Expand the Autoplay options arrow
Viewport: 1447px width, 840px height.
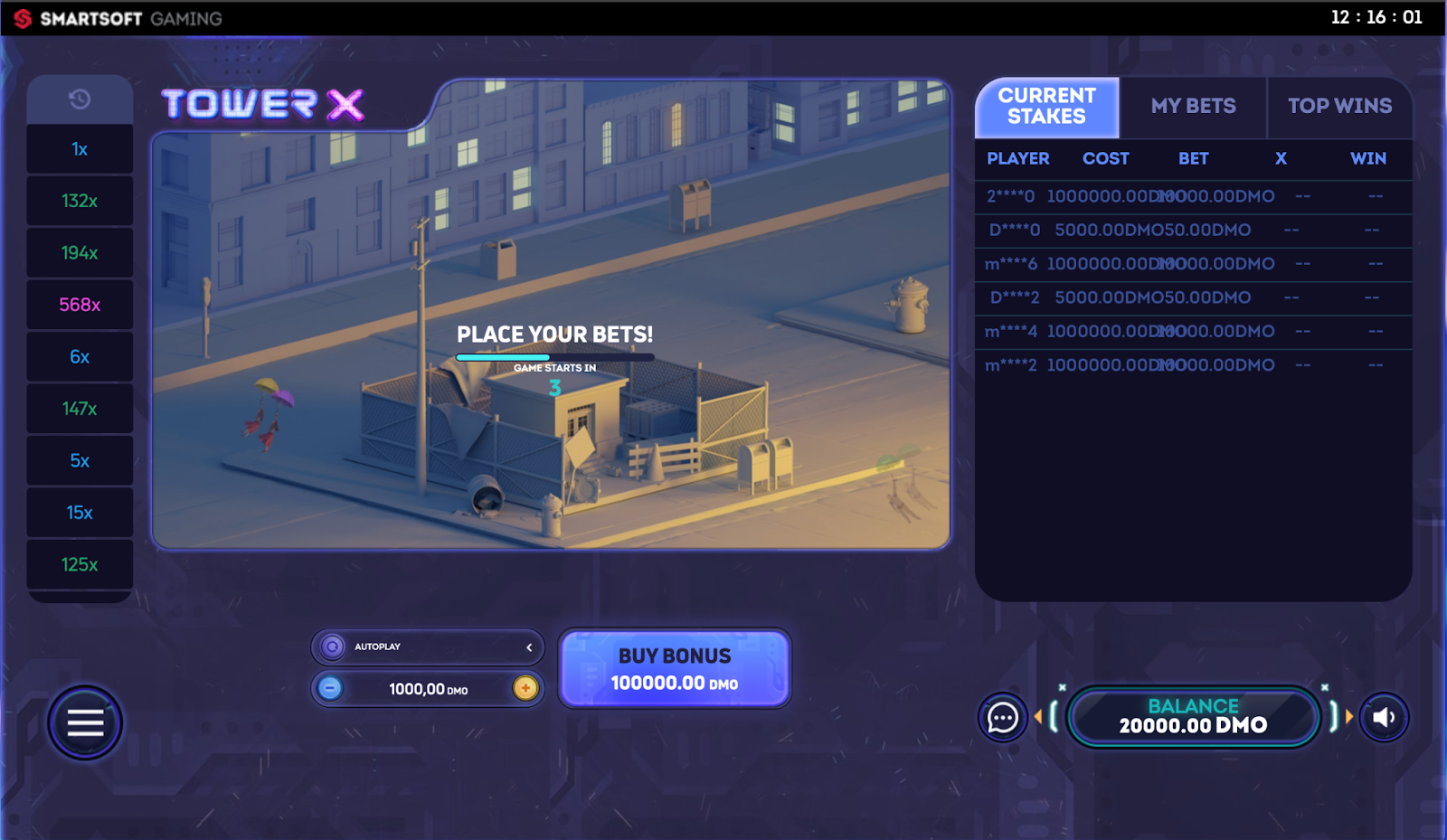click(529, 647)
